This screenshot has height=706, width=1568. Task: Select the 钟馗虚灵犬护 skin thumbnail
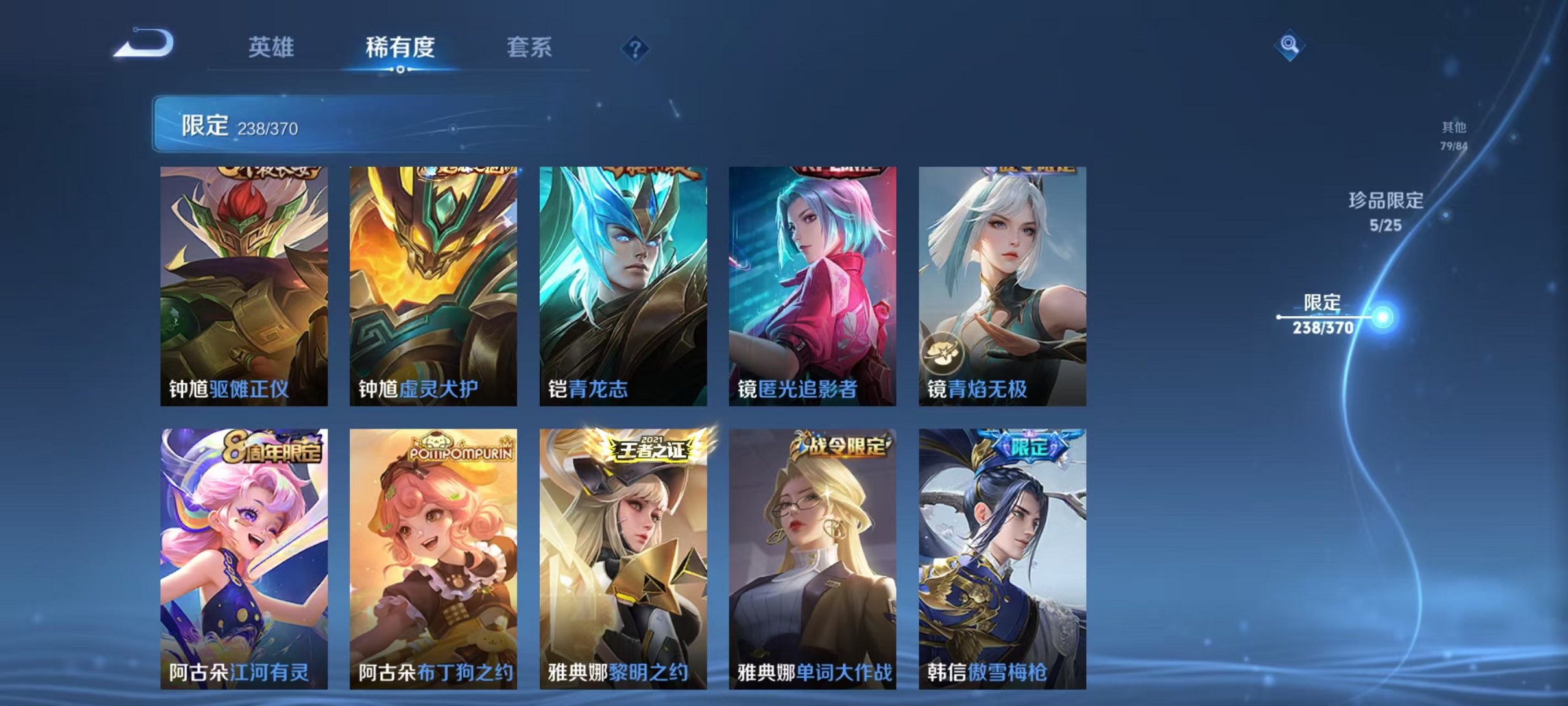[x=432, y=286]
